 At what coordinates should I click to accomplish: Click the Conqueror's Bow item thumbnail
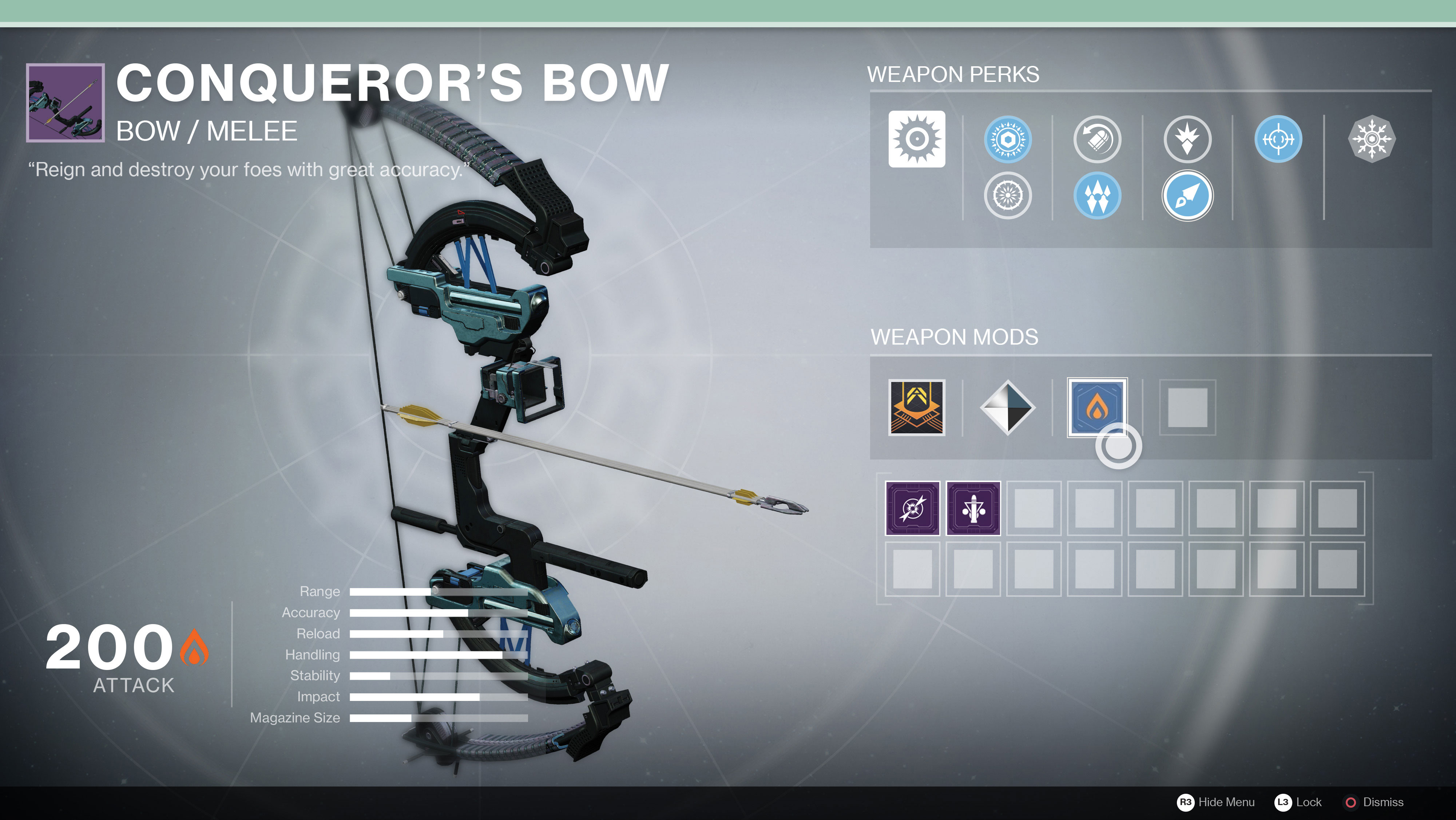(65, 102)
